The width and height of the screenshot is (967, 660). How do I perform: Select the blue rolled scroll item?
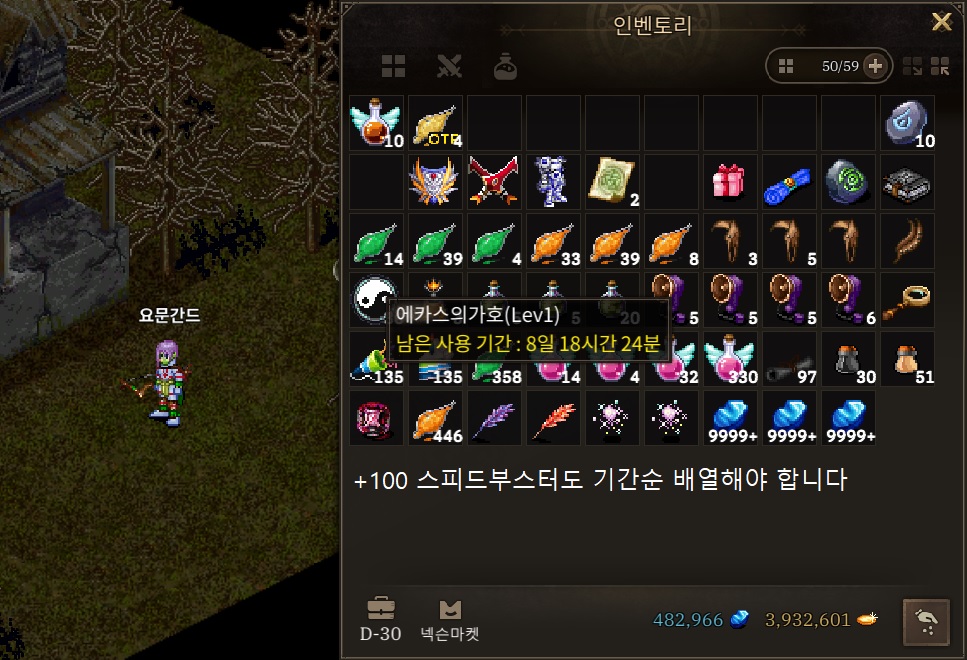(x=789, y=181)
